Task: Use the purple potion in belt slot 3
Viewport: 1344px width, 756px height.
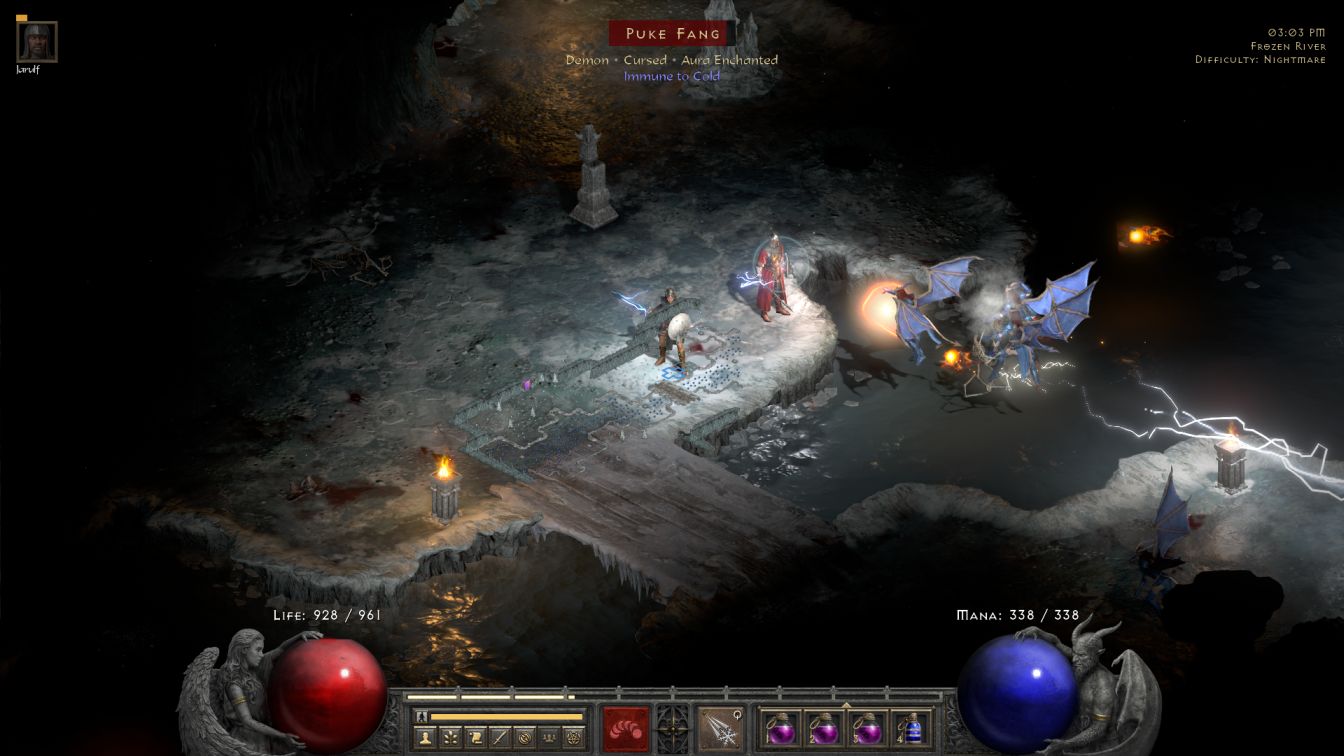Action: point(866,728)
